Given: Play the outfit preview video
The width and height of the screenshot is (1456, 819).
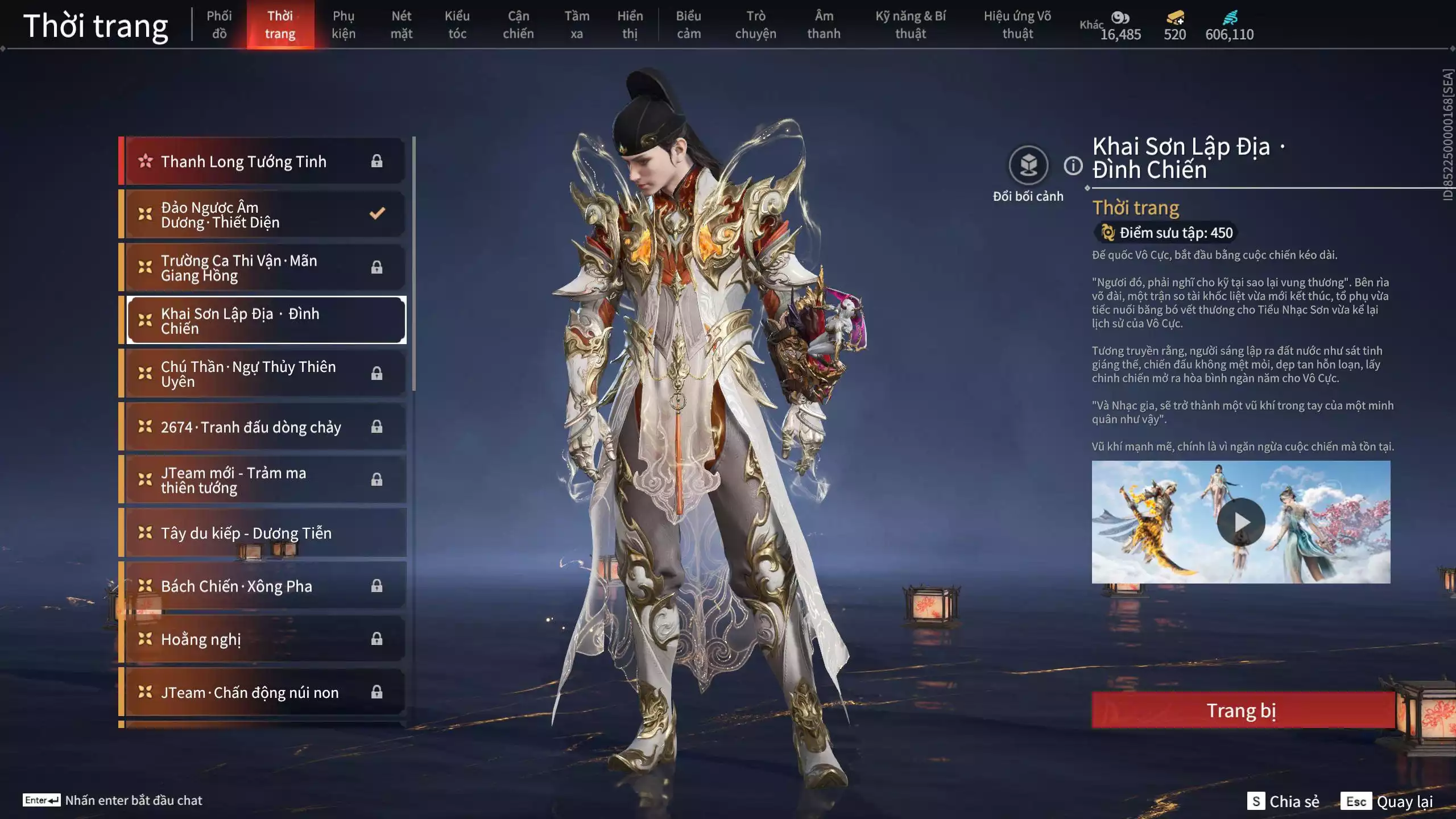Looking at the screenshot, I should click(1240, 522).
